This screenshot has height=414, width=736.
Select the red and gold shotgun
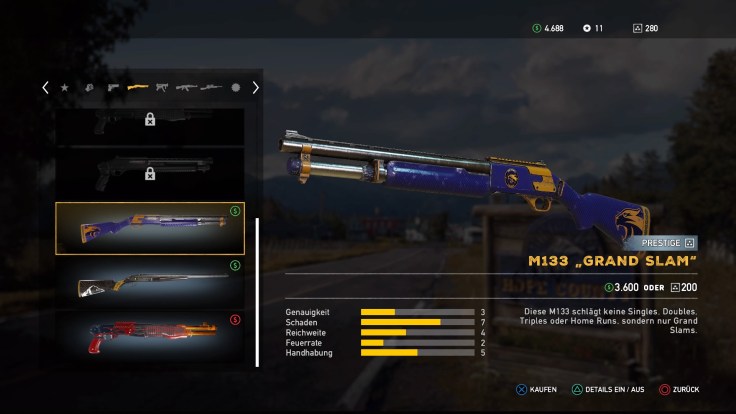pos(149,334)
